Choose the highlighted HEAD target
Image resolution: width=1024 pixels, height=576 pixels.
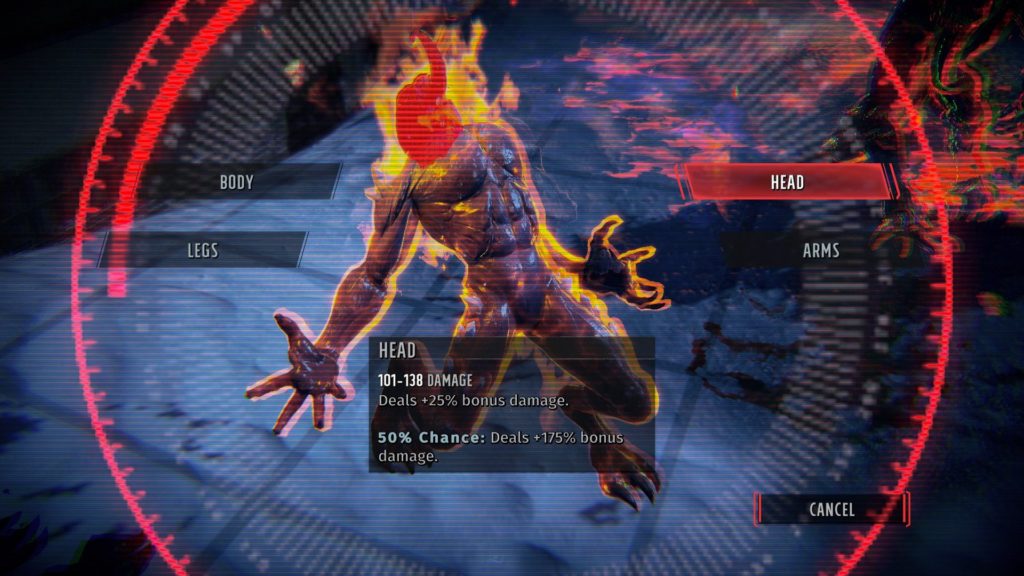coord(786,182)
